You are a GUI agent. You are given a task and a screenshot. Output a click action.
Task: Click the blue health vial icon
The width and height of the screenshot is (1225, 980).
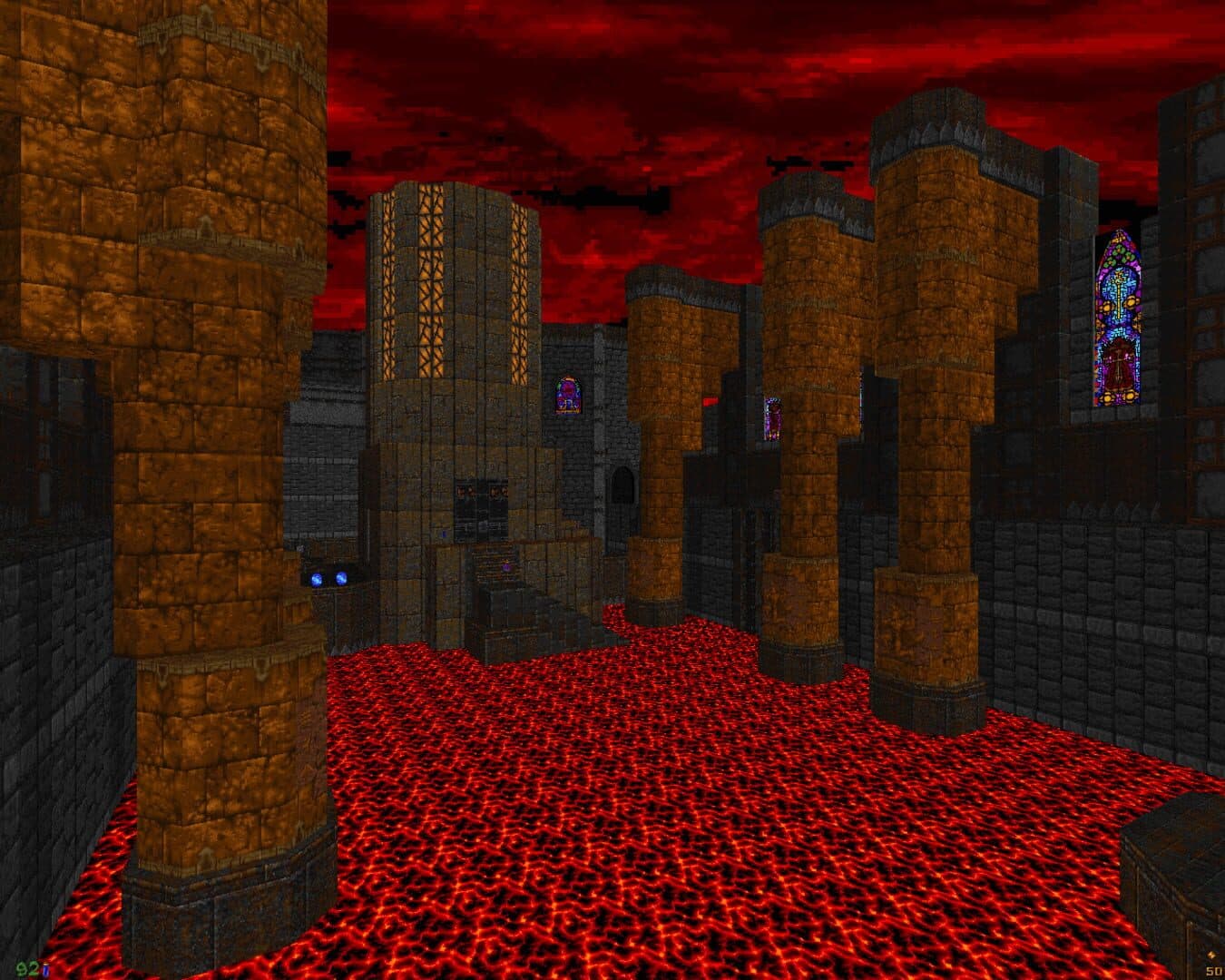pos(44,969)
